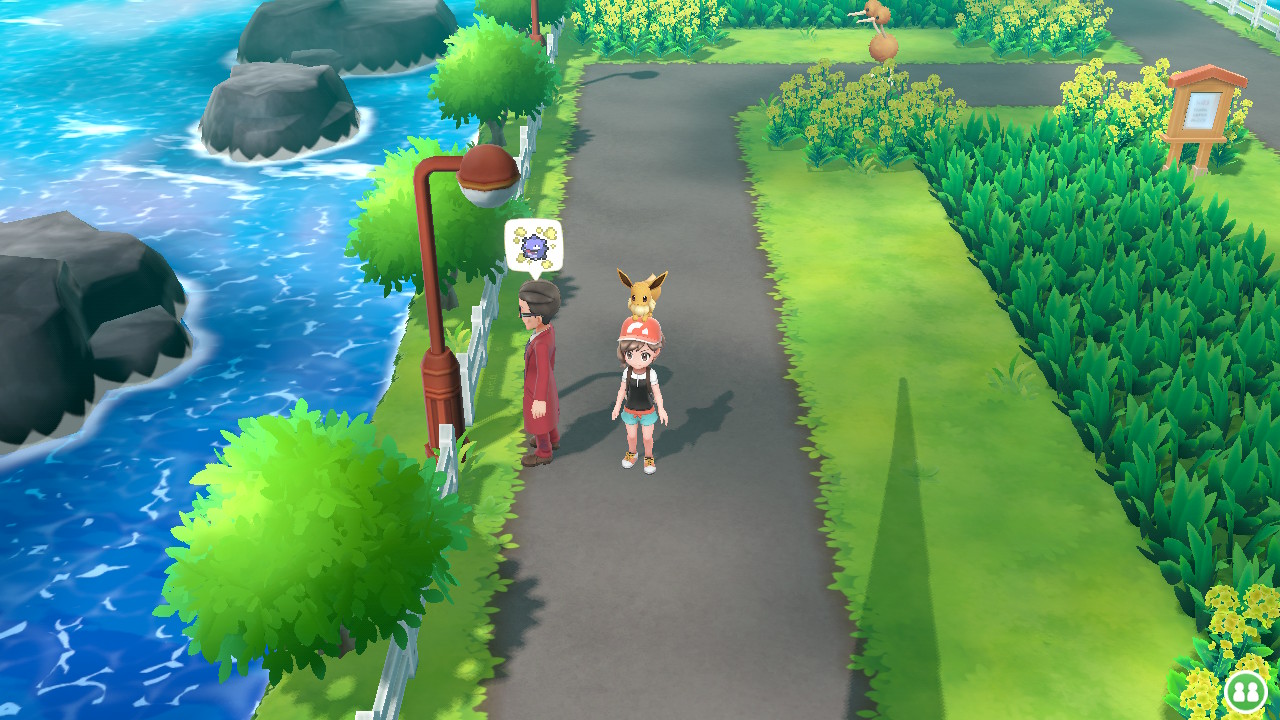The height and width of the screenshot is (720, 1280).
Task: Click the green two-player support icon
Action: 1245,691
